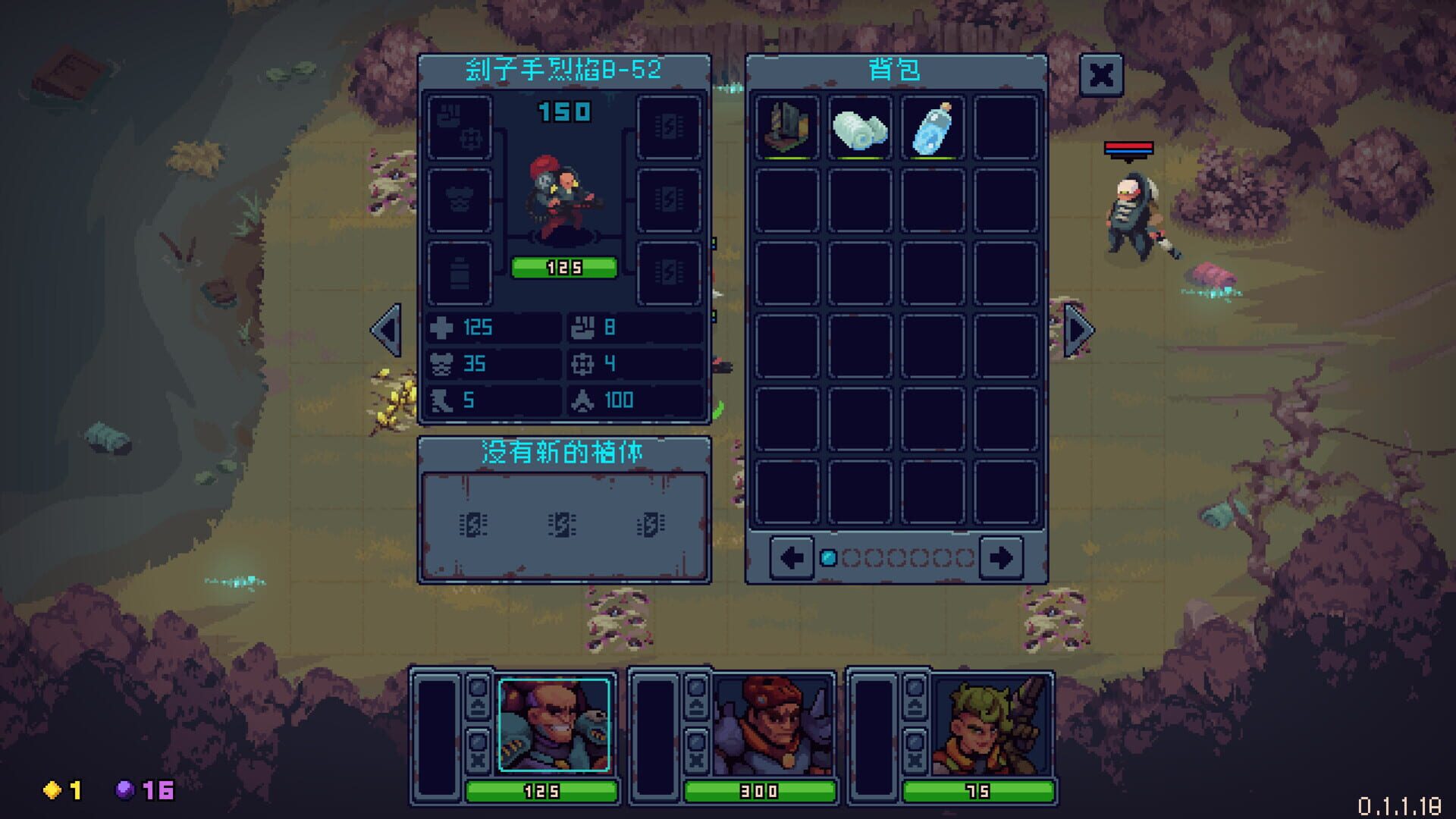Screen dimensions: 1456x819
Task: Select the water bottle item in the backpack
Action: tap(931, 127)
